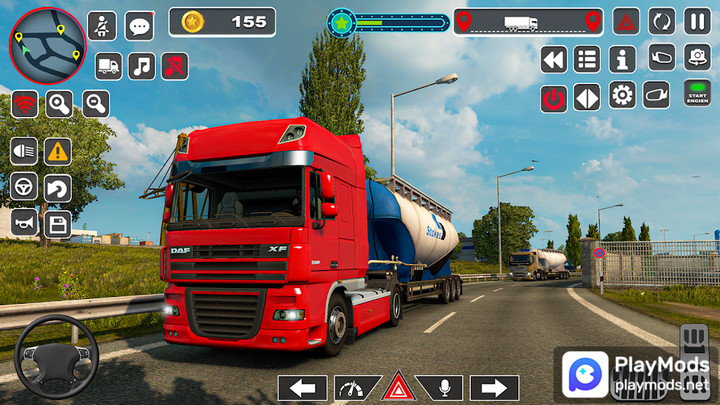Select the truck icon button
The image size is (720, 405).
(x=108, y=66)
